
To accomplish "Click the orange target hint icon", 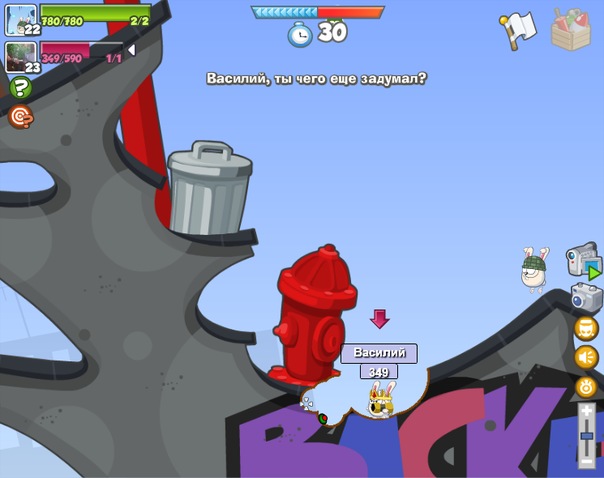I will (x=20, y=117).
